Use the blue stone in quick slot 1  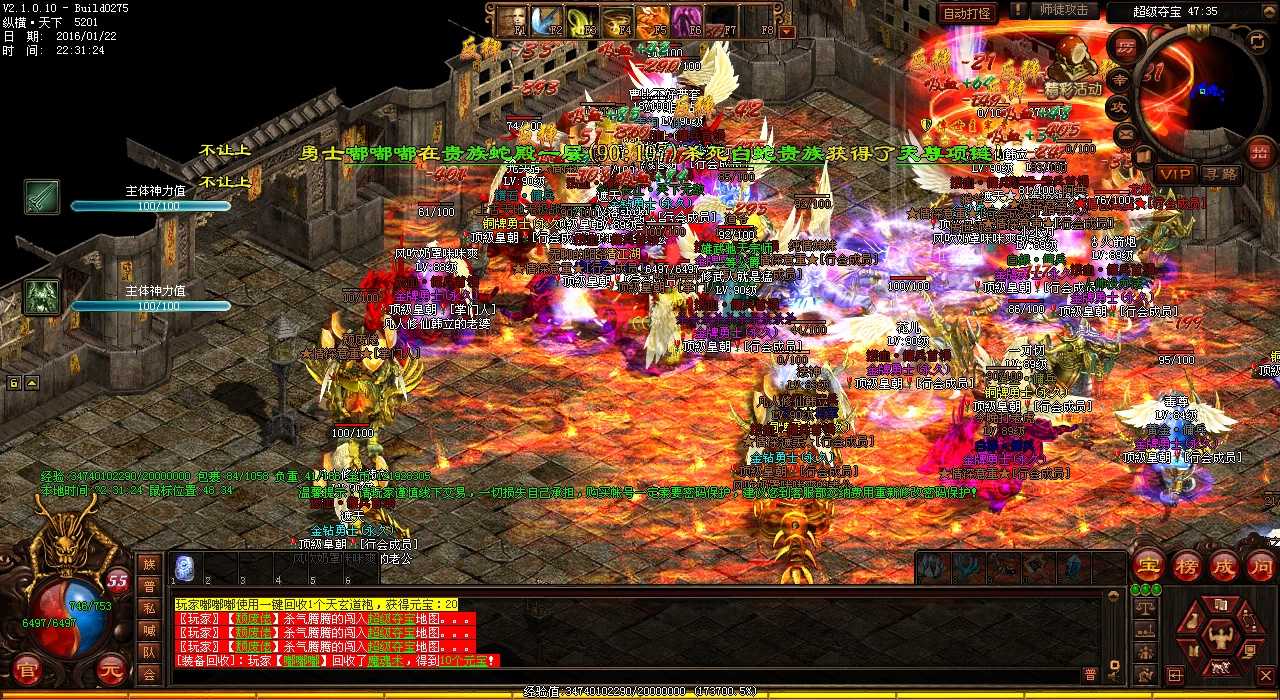click(184, 568)
